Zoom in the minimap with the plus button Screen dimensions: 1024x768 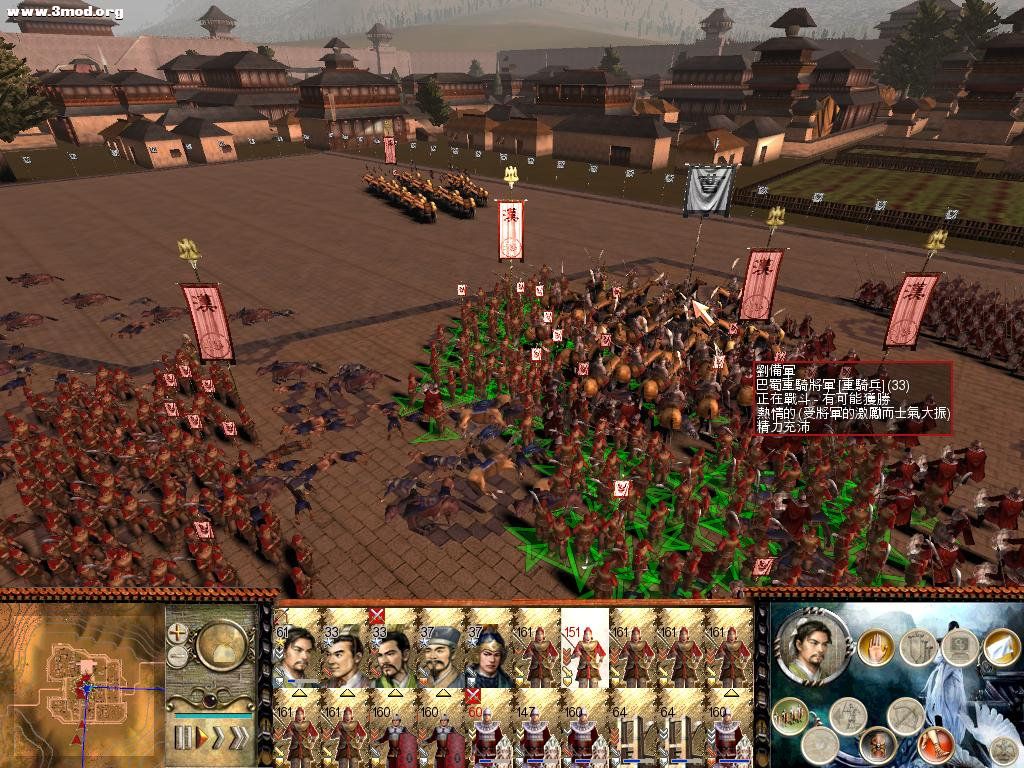(178, 633)
